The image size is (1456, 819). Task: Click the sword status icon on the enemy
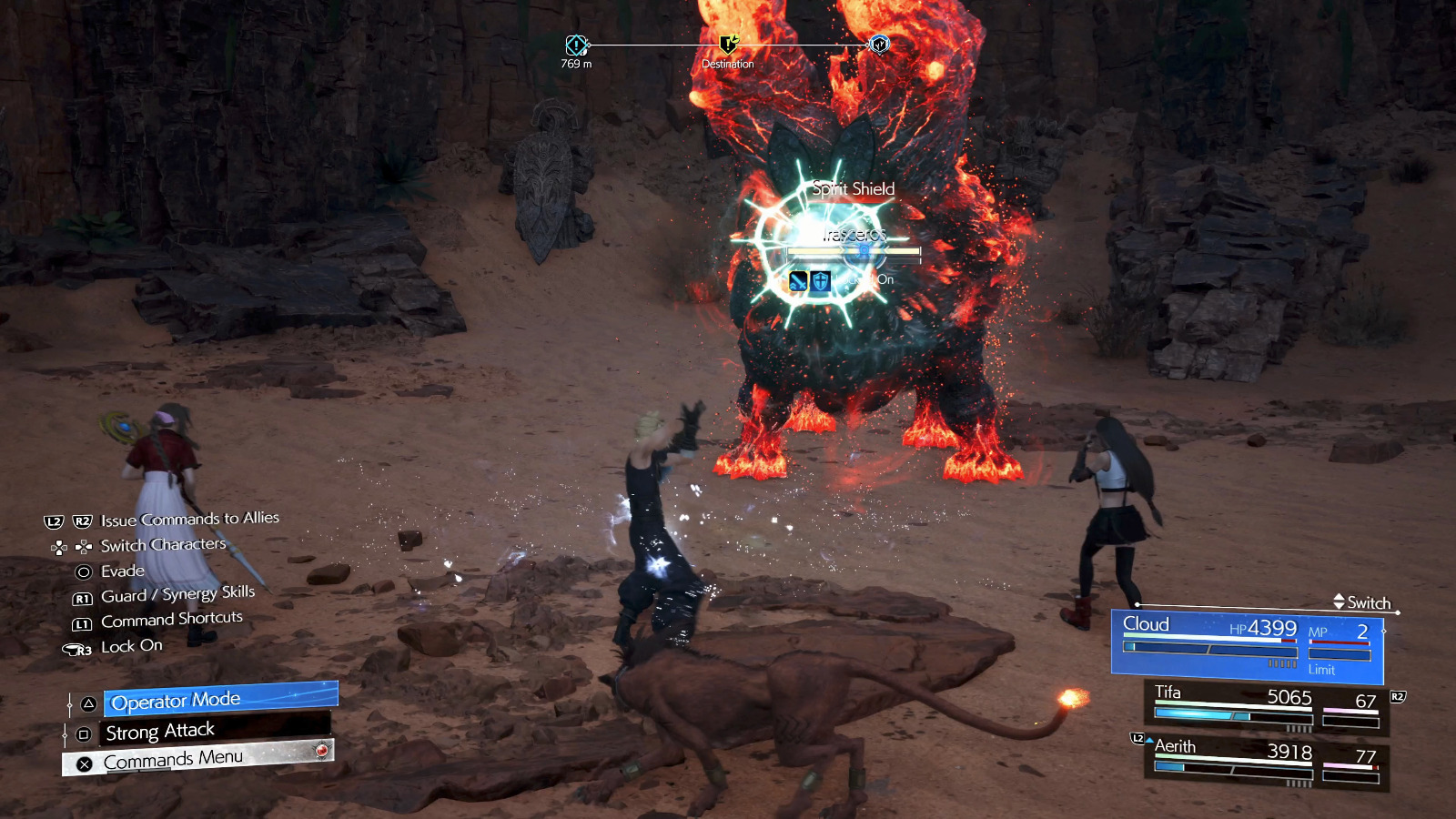(798, 281)
